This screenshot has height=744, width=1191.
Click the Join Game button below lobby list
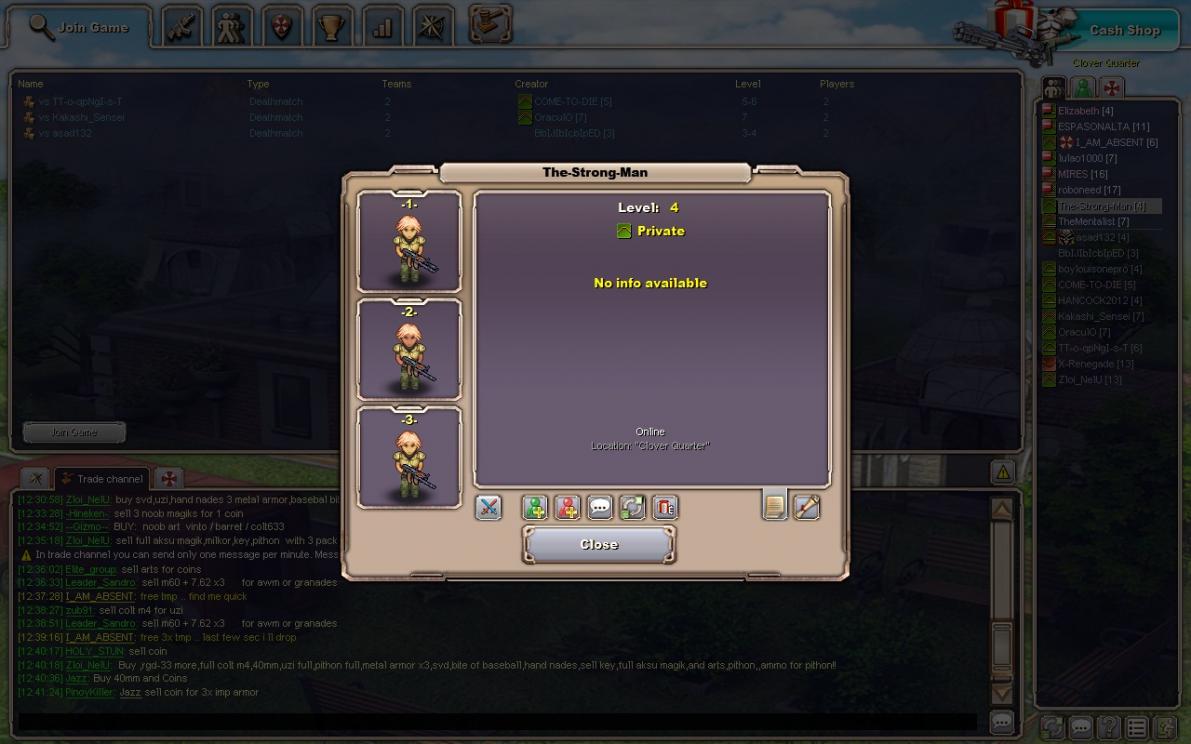click(x=74, y=433)
